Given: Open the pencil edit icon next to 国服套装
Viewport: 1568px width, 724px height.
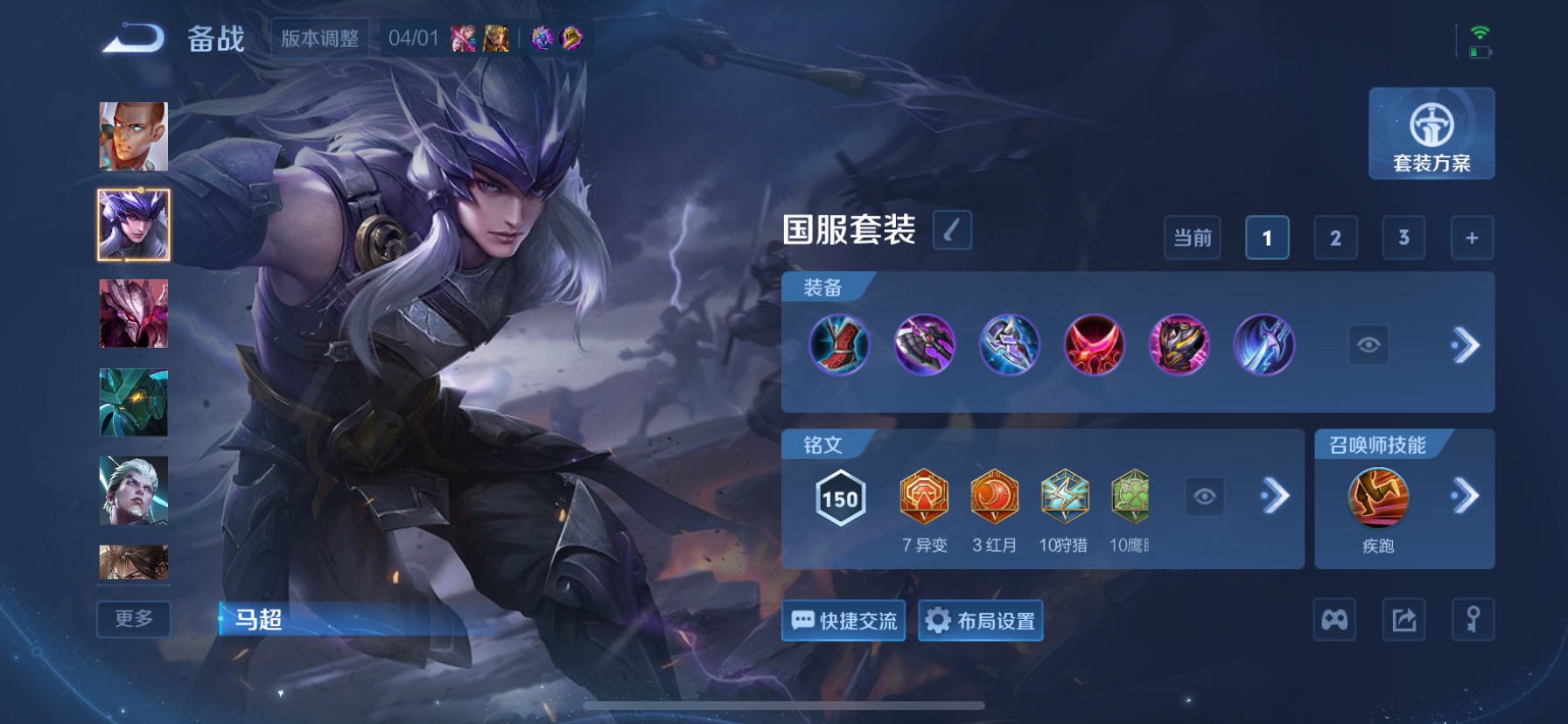Looking at the screenshot, I should [x=952, y=229].
